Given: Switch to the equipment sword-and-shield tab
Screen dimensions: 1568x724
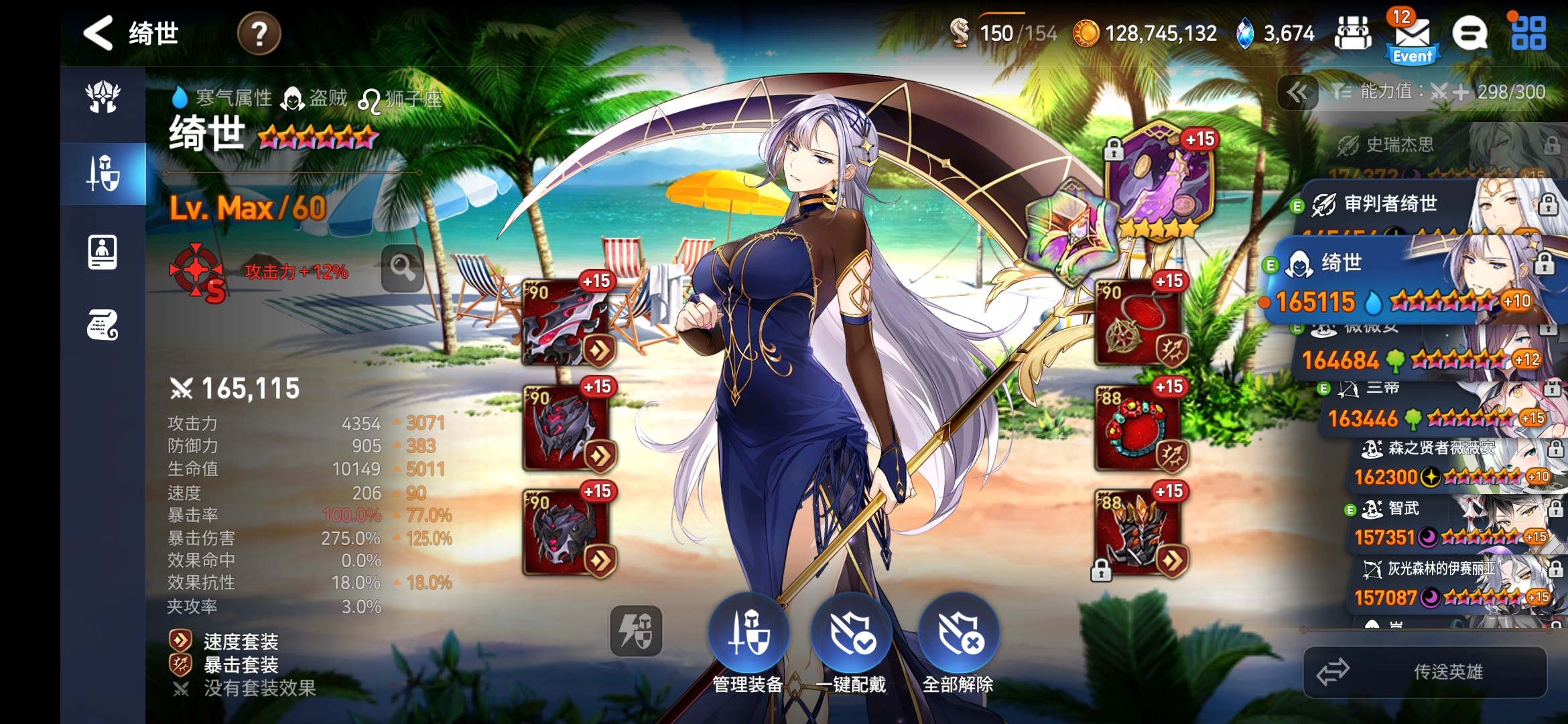Looking at the screenshot, I should [103, 173].
